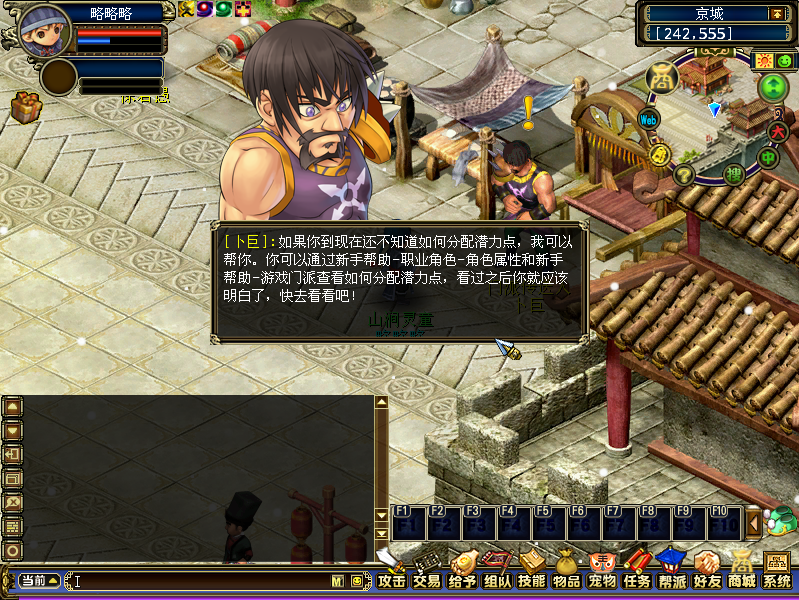Viewport: 799px width, 600px height.
Task: Open the 当前 chat channel dropdown
Action: pyautogui.click(x=38, y=581)
